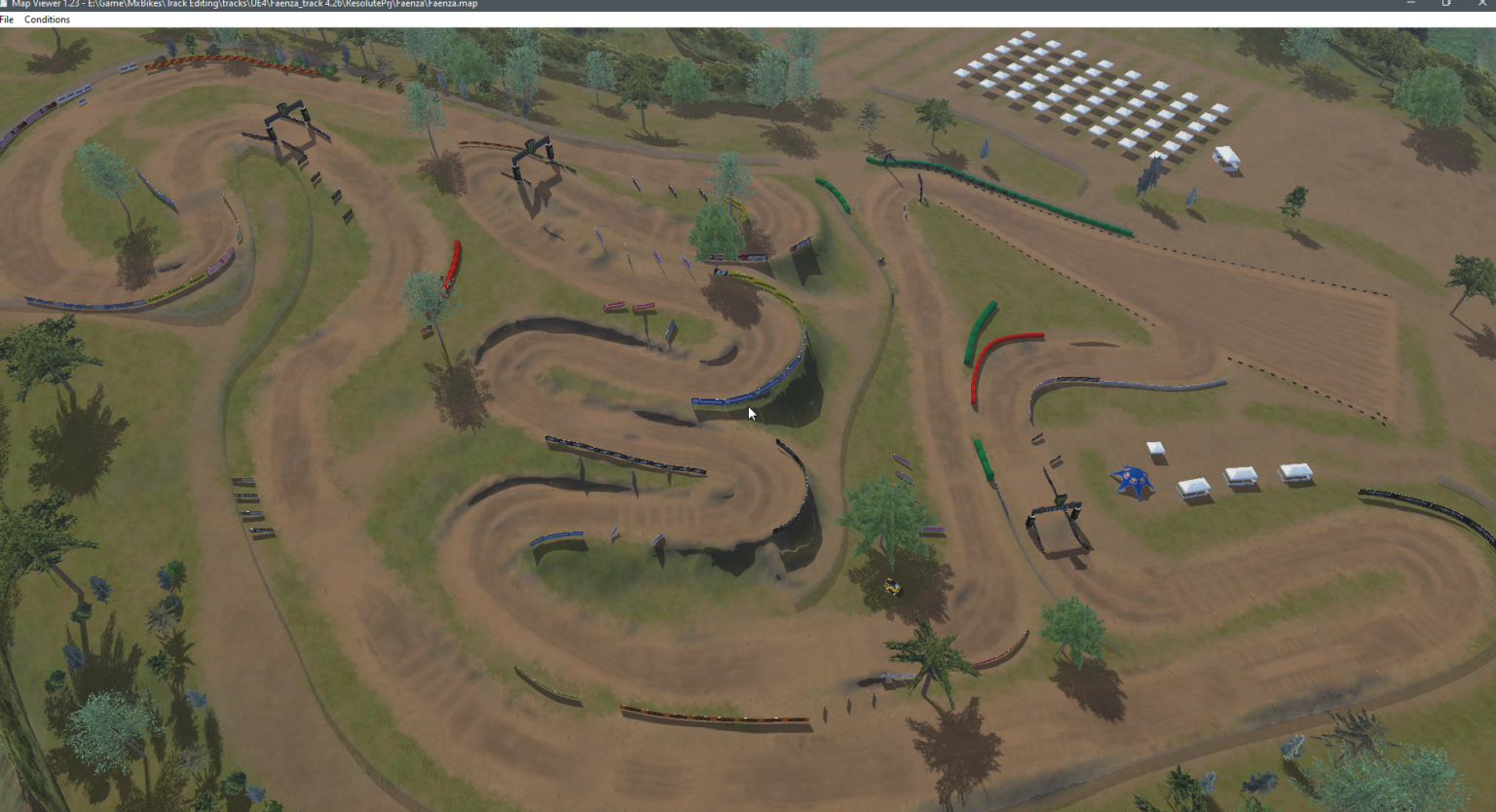Open the File menu
Screen dimensions: 1496x812
coord(8,18)
